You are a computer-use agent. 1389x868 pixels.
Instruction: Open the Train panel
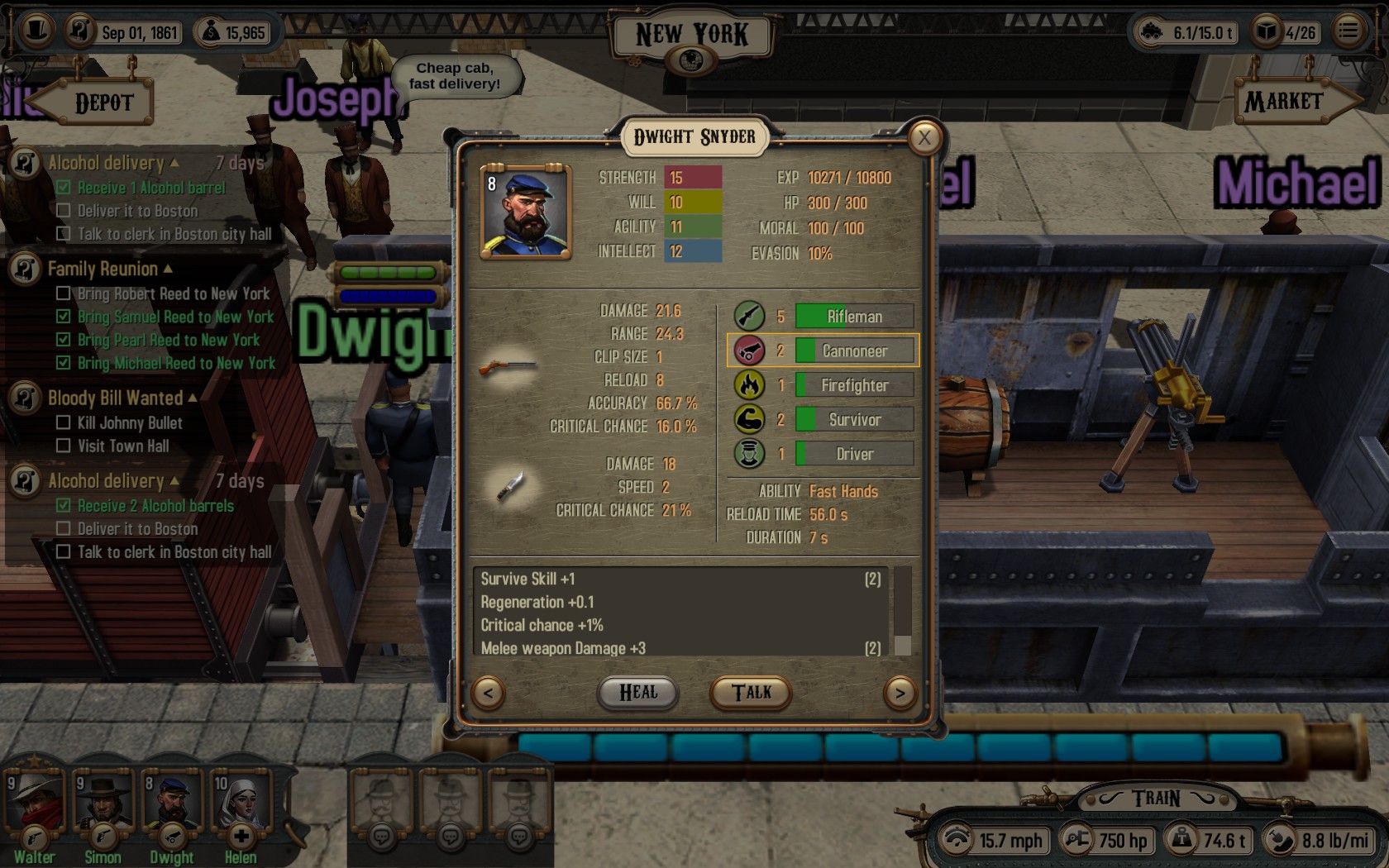coord(1156,799)
